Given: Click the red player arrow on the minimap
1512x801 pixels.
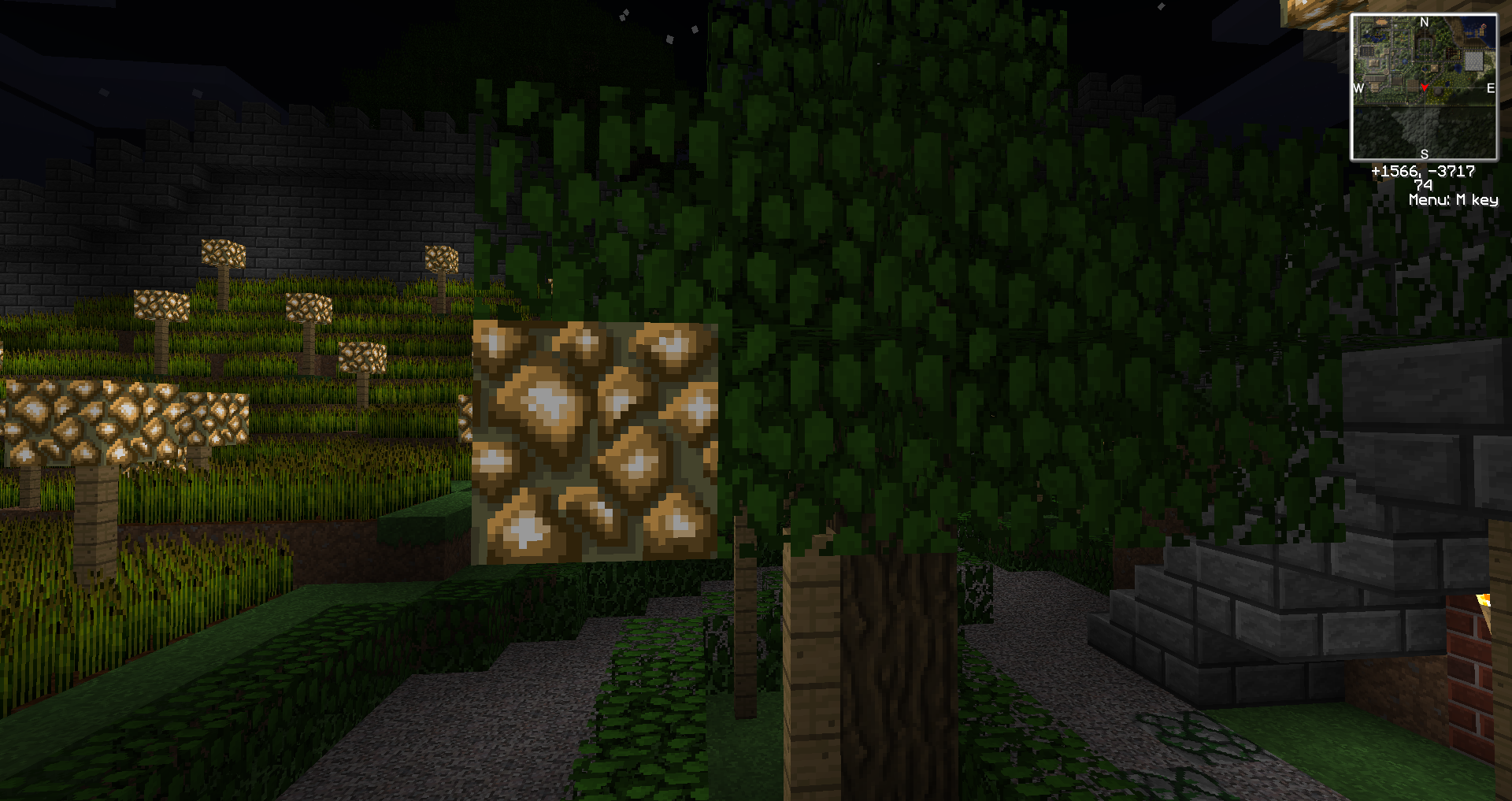Looking at the screenshot, I should tap(1425, 88).
